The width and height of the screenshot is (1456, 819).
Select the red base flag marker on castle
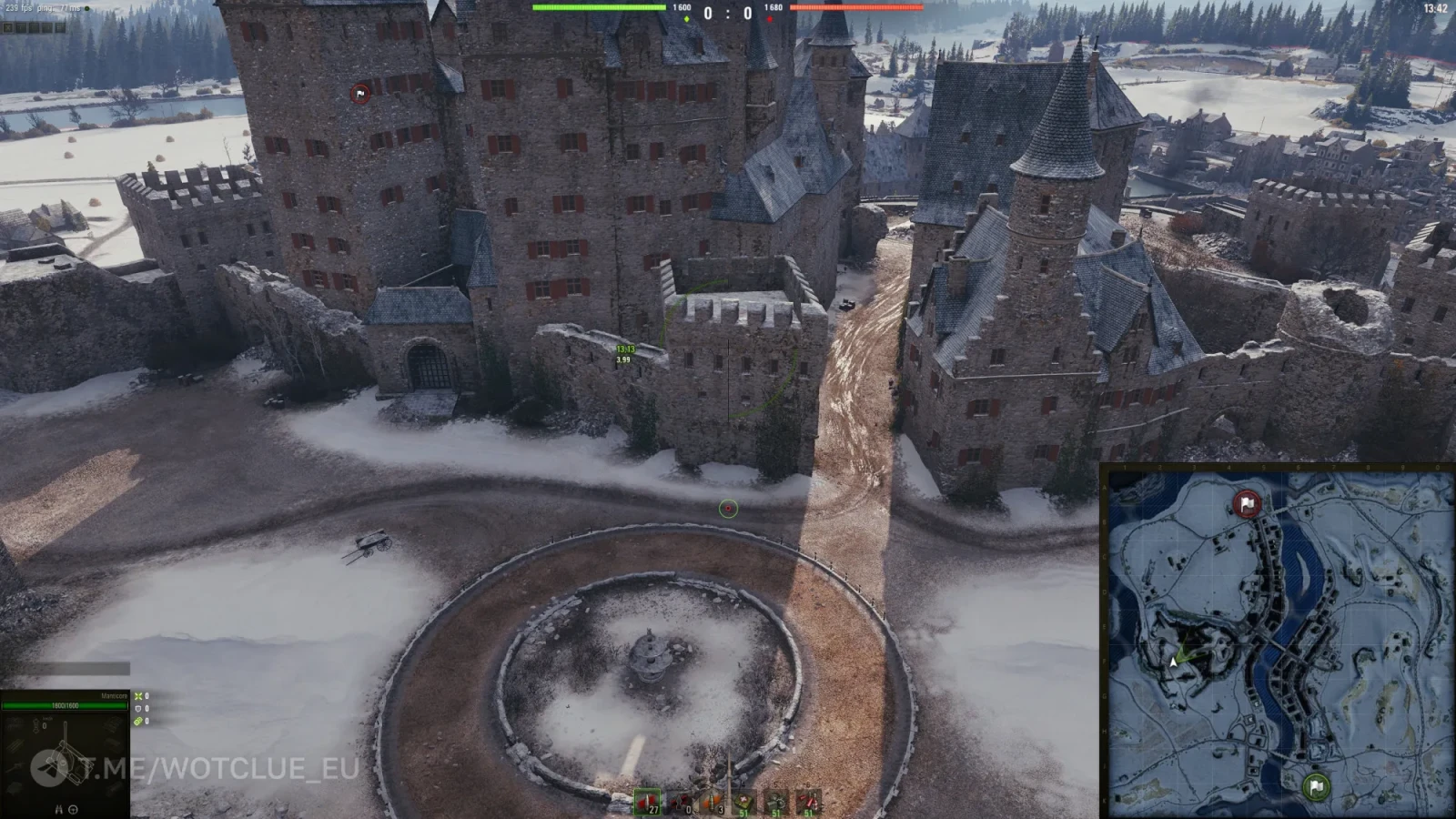point(360,94)
